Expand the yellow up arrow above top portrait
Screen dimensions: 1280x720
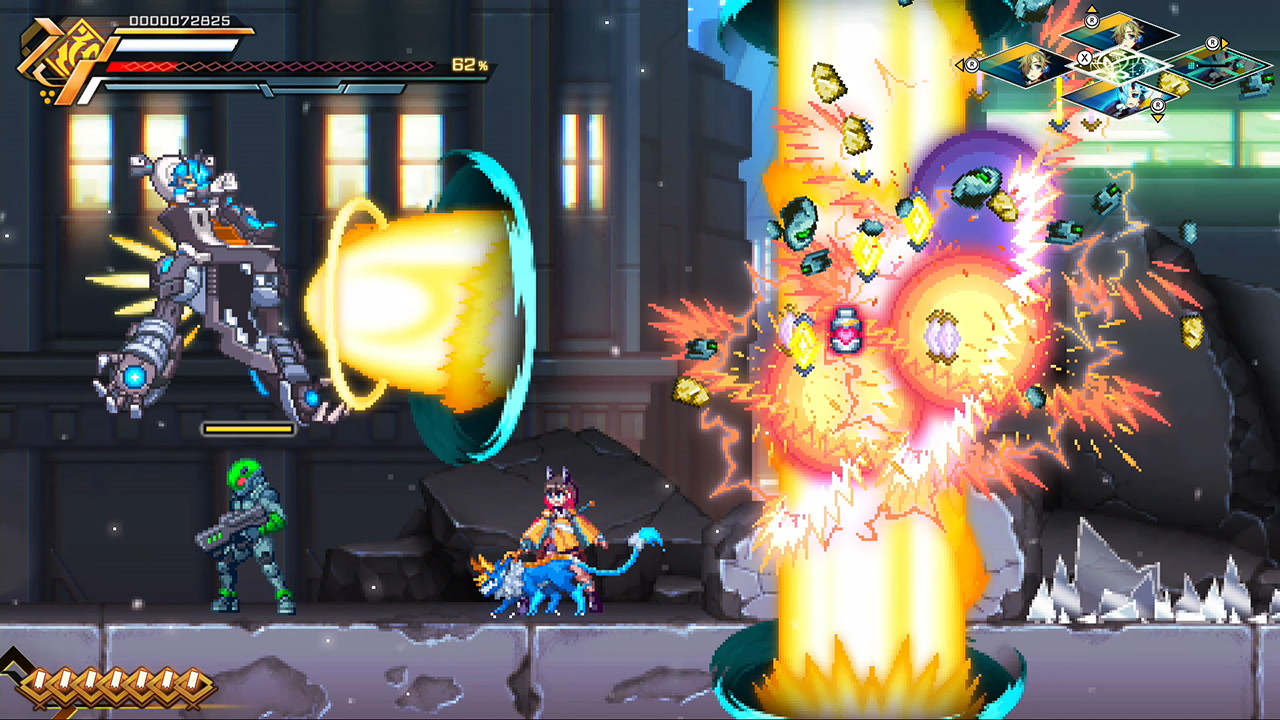(x=1092, y=8)
